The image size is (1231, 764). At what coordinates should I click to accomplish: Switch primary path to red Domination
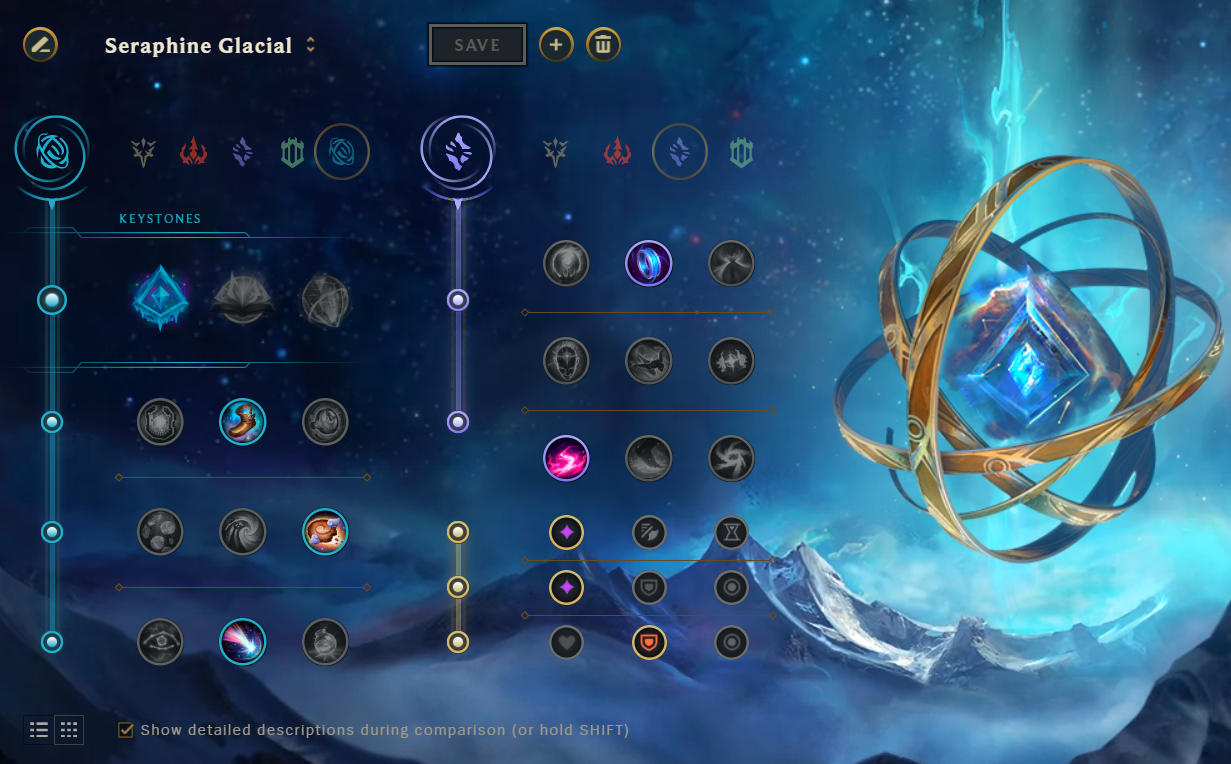point(193,152)
